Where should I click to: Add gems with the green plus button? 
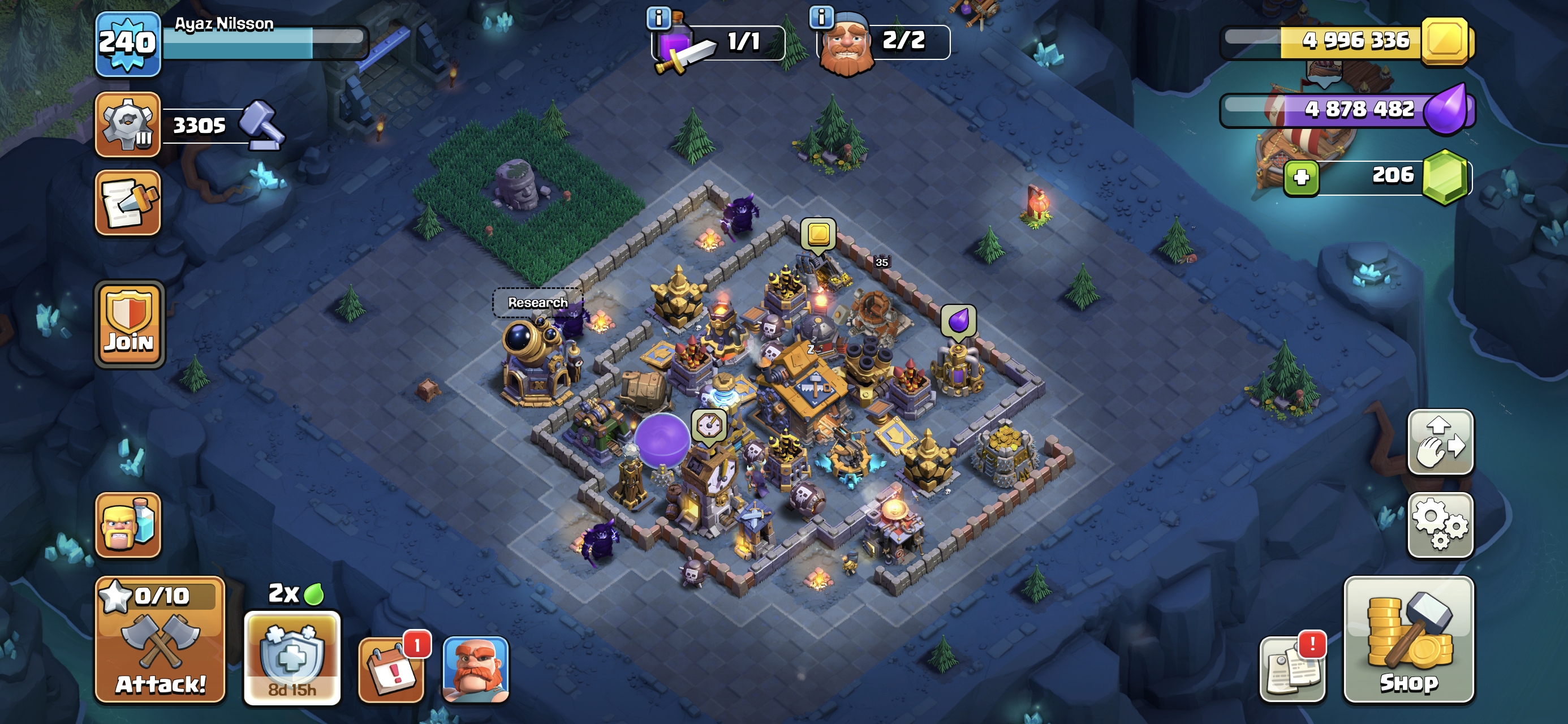[1301, 177]
